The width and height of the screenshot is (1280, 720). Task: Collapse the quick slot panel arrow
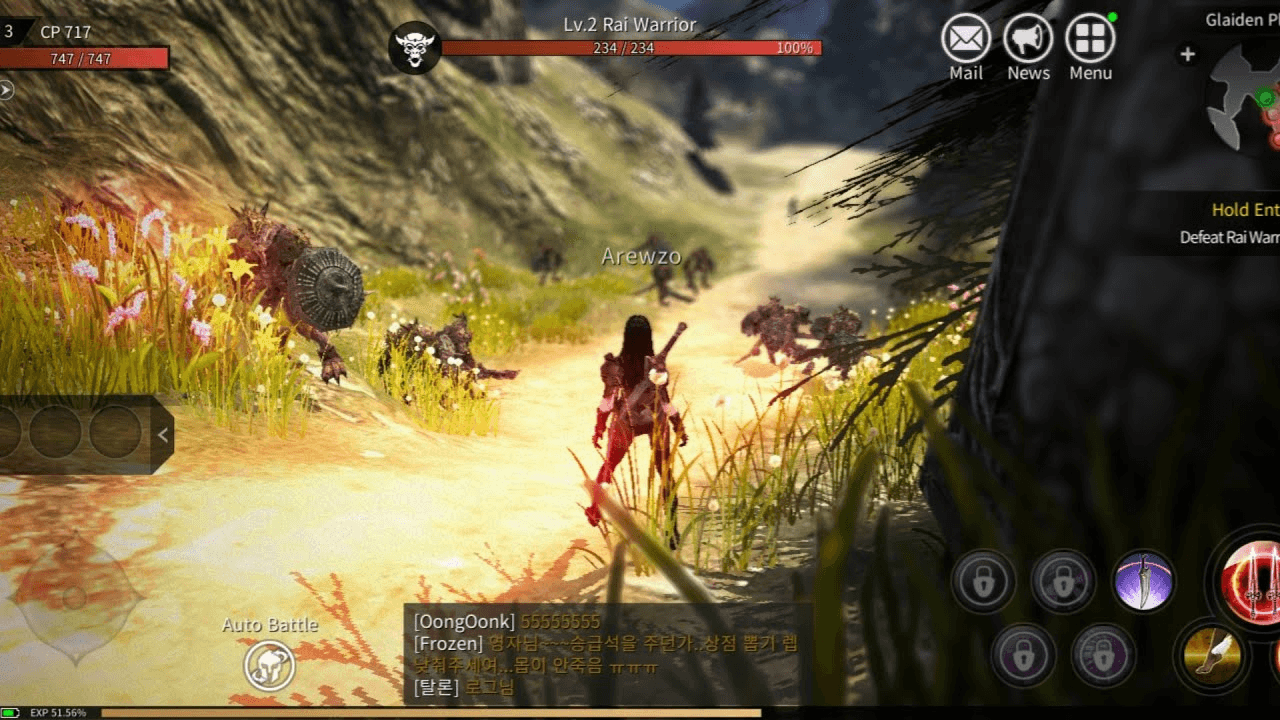click(x=163, y=434)
